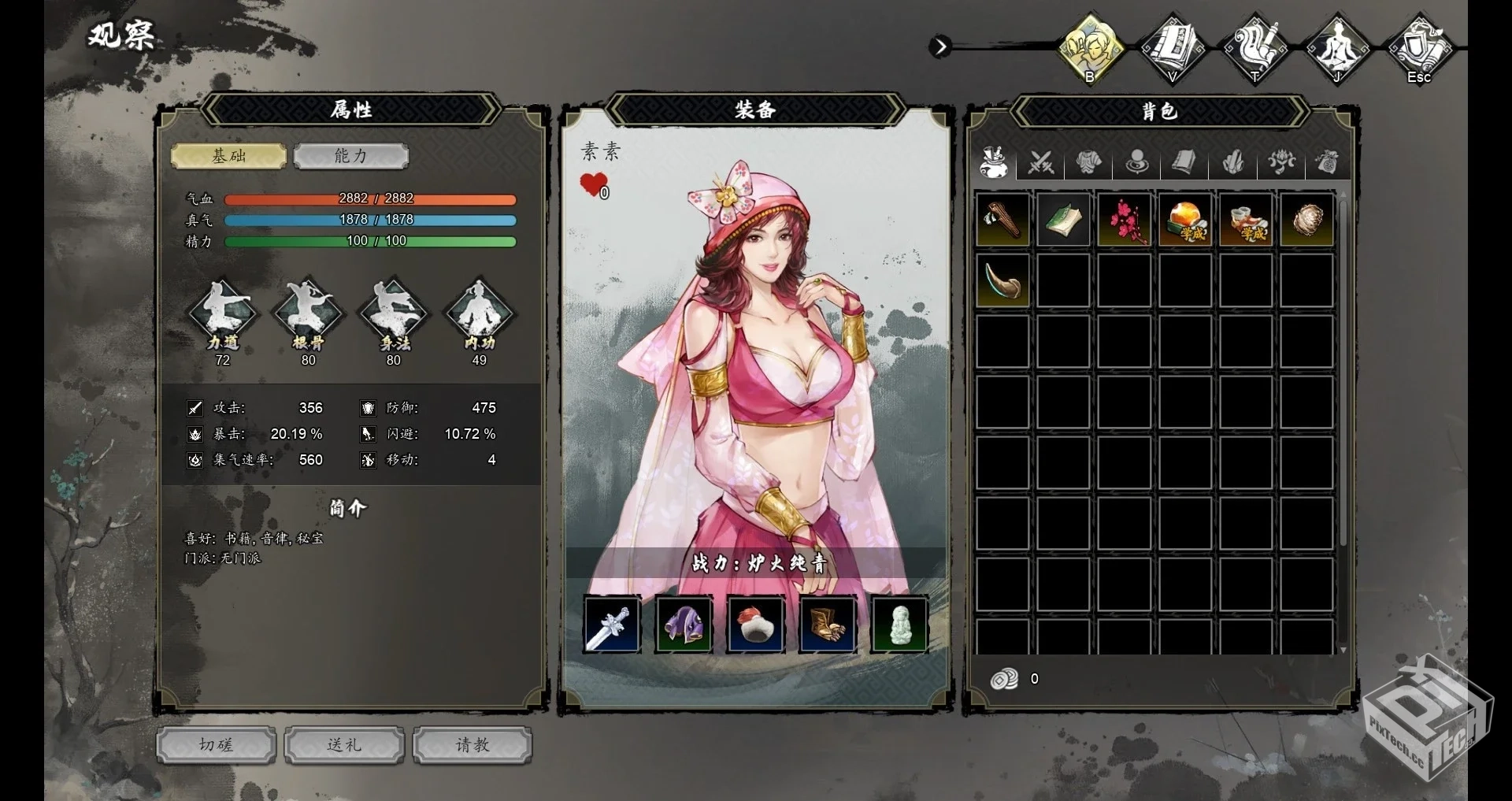Ask for teaching with 请教
The height and width of the screenshot is (801, 1512).
point(472,745)
